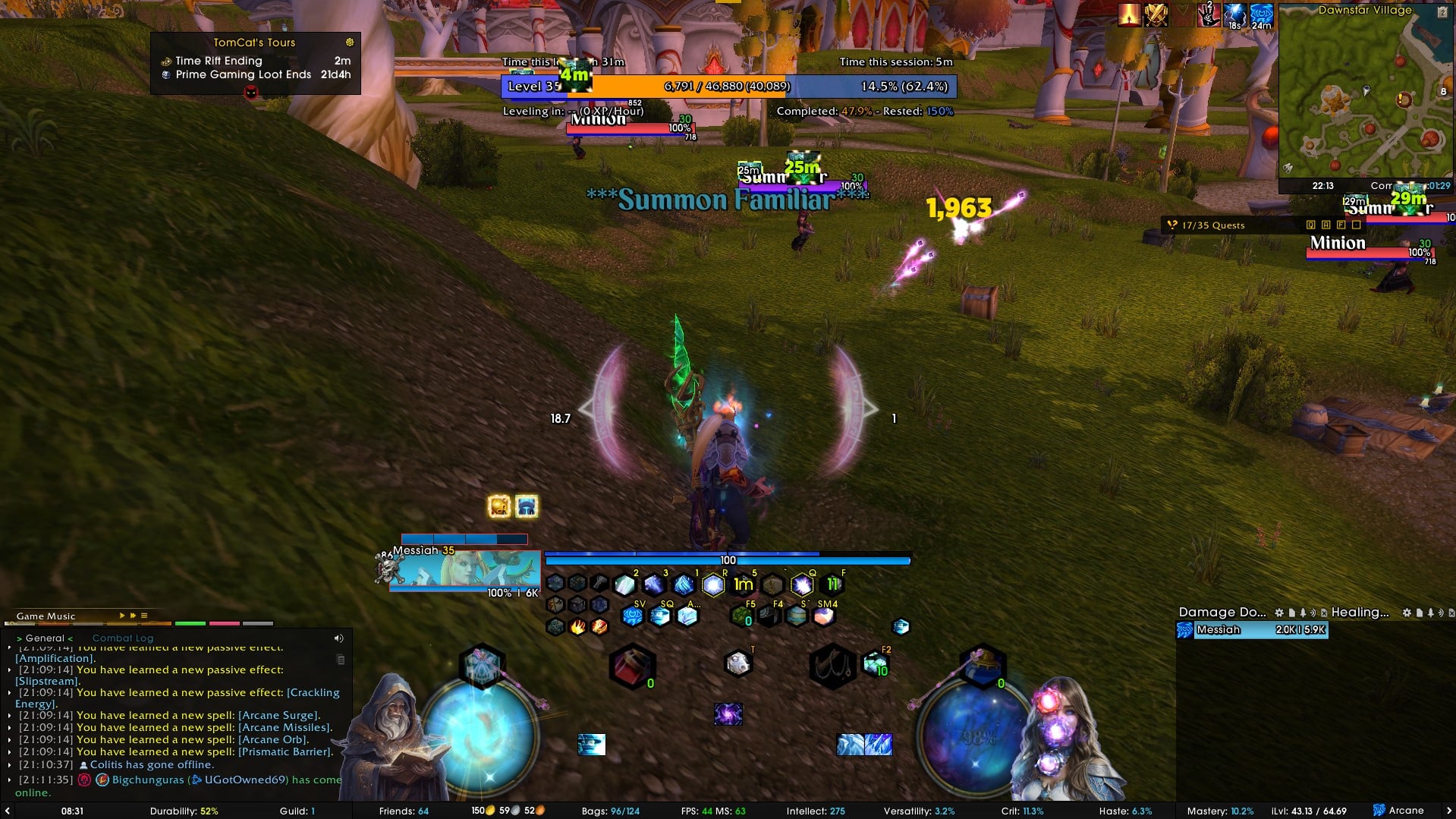Toggle the Q filter on the quest tracker
This screenshot has height=819, width=1456.
coord(1311,225)
